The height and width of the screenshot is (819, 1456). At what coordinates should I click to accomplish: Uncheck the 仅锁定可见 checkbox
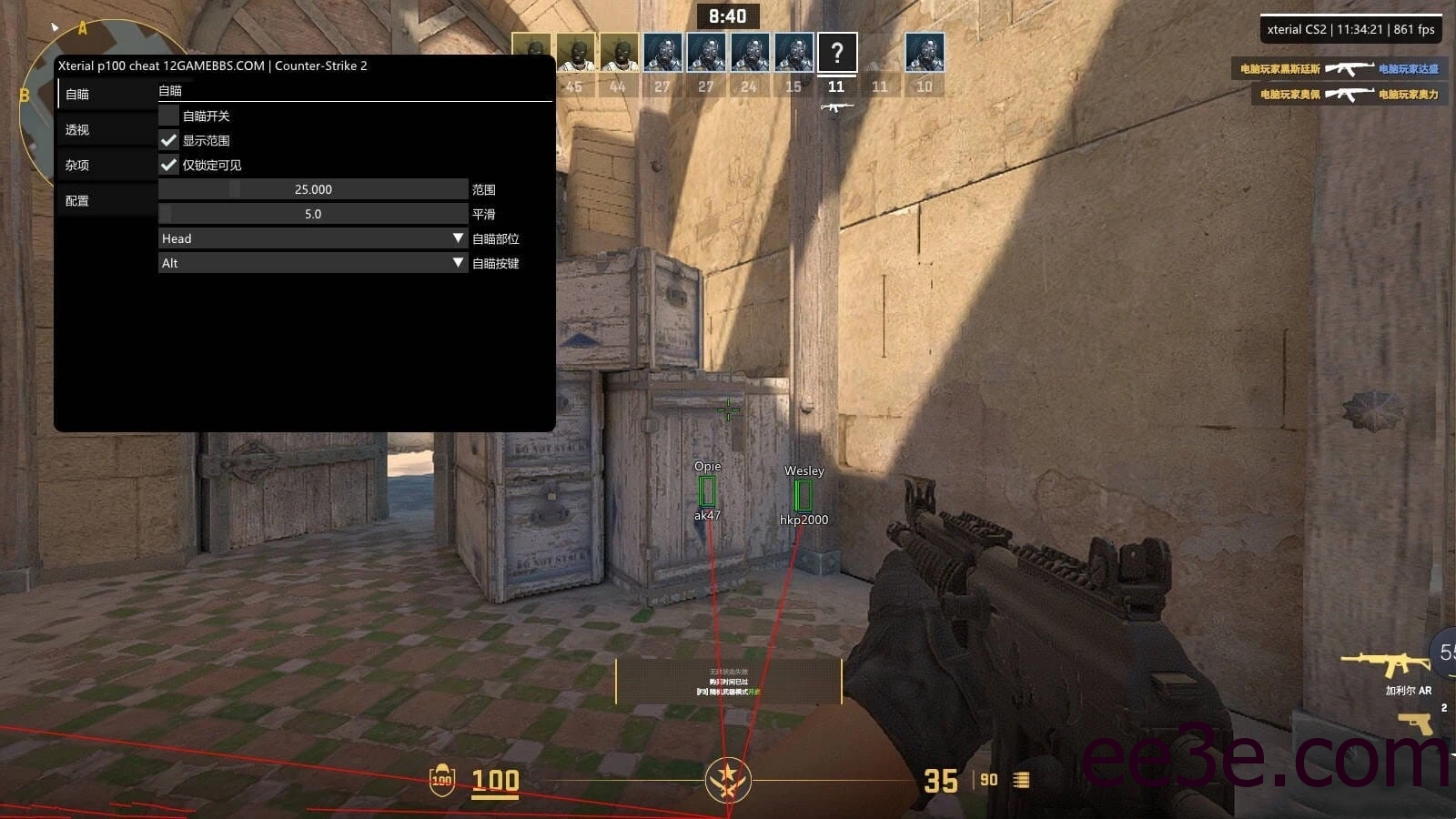coord(168,165)
